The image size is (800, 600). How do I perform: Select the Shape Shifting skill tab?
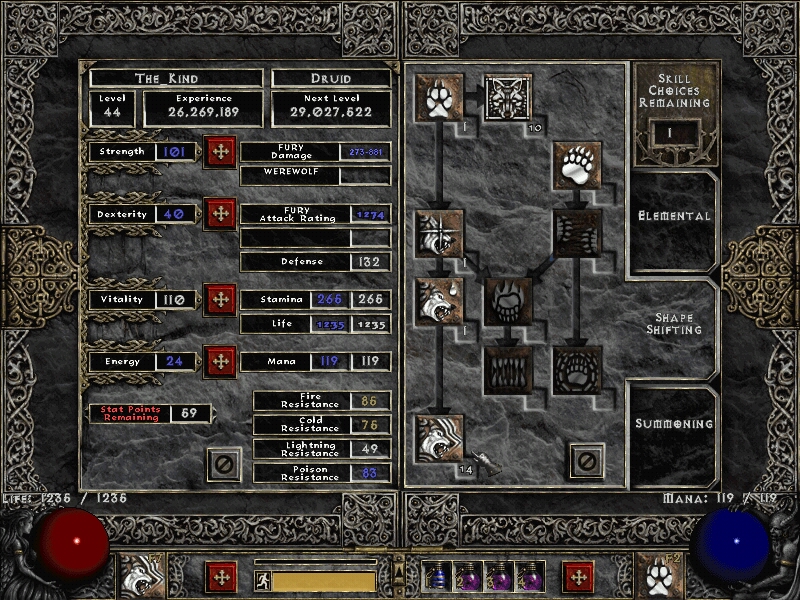pyautogui.click(x=674, y=323)
